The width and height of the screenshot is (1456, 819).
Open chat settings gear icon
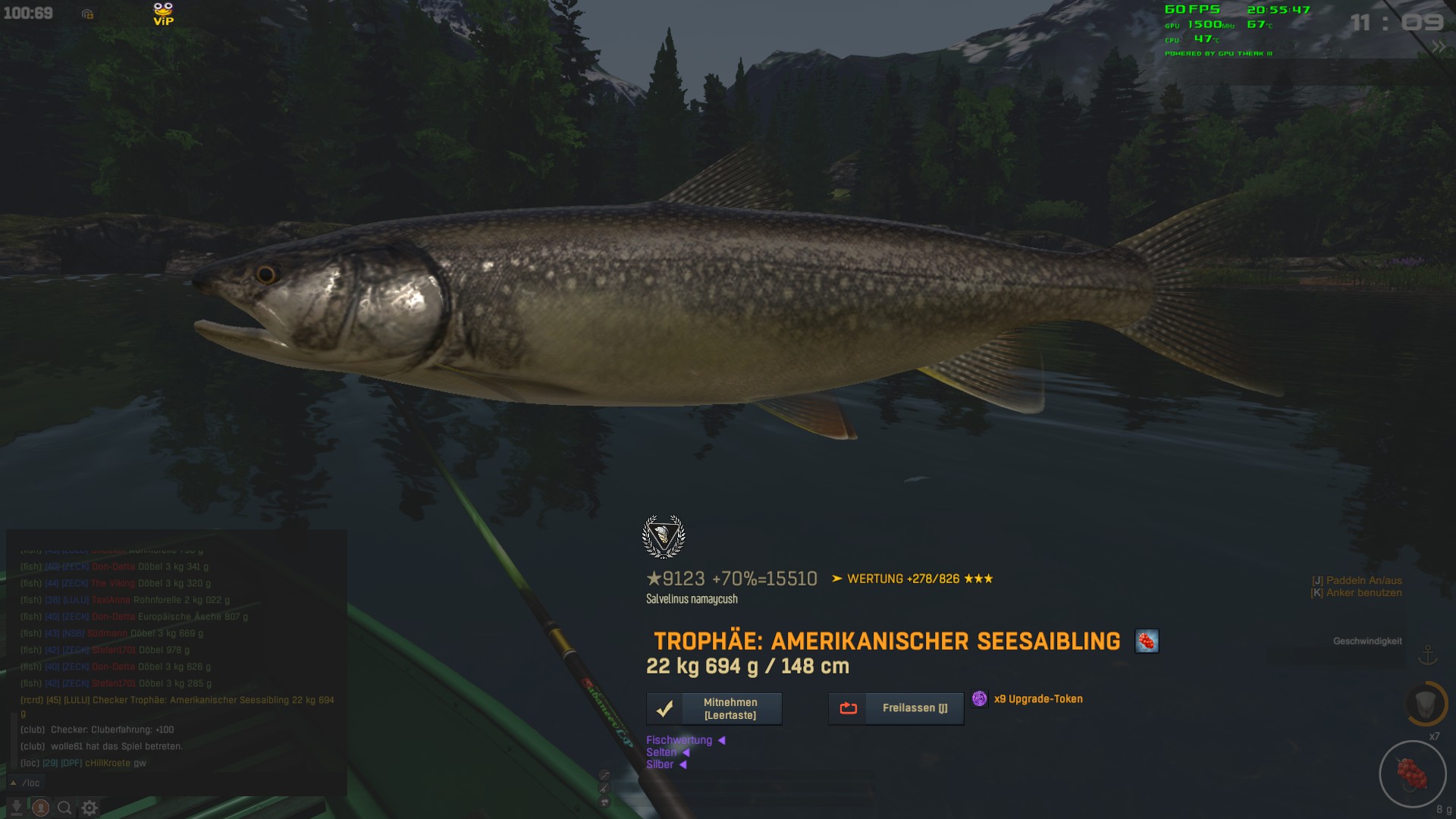click(x=89, y=808)
